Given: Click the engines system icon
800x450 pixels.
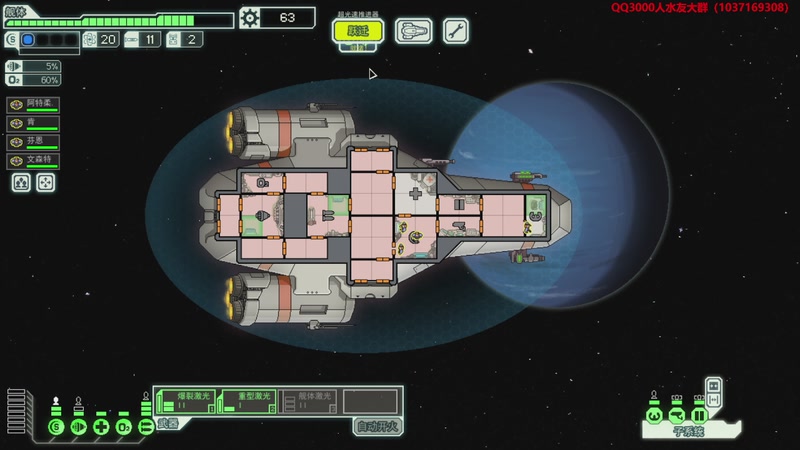Looking at the screenshot, I should point(78,428).
